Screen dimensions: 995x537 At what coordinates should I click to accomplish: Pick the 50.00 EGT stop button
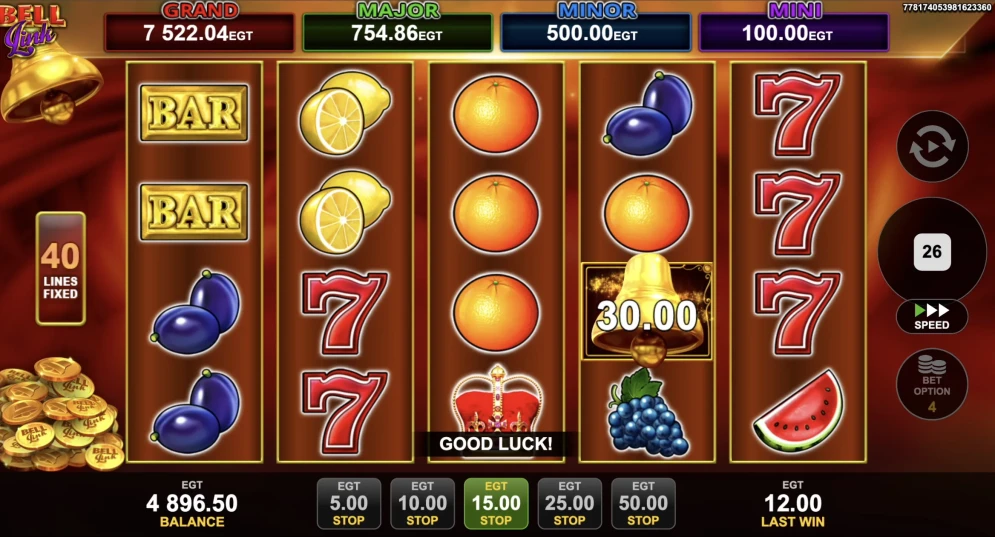click(x=643, y=503)
